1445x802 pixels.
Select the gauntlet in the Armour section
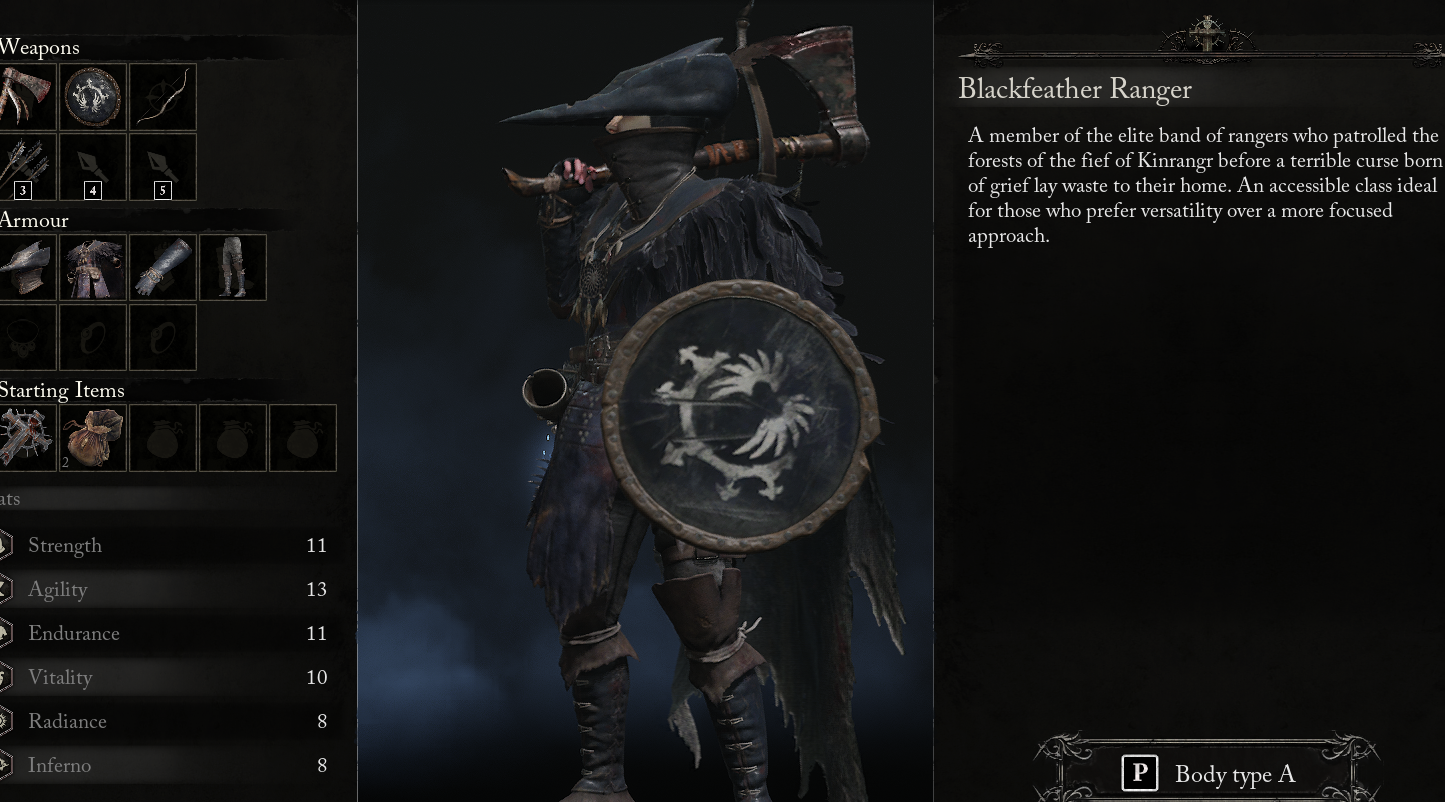pyautogui.click(x=162, y=267)
